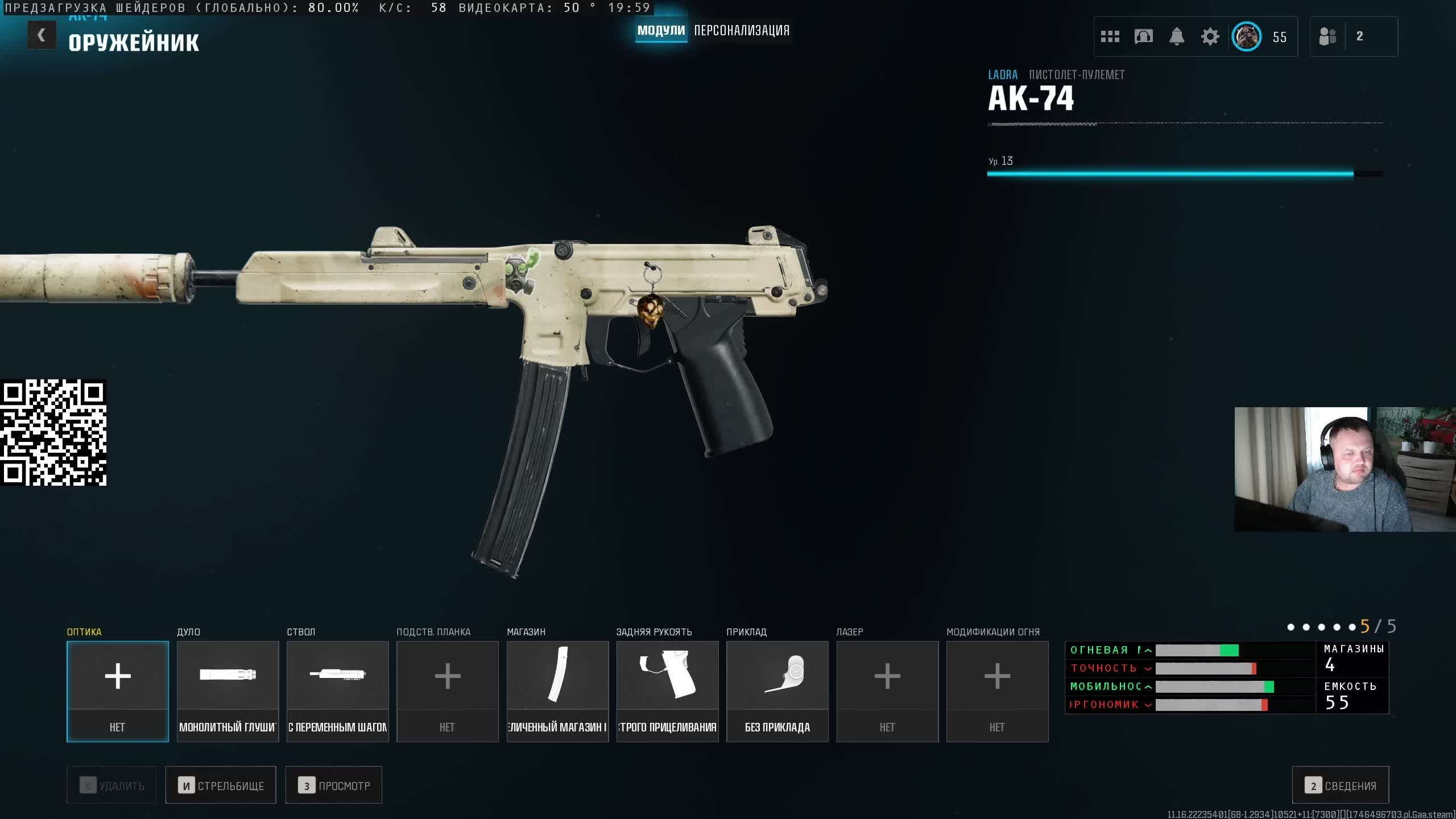Open the empty Подств. планка slot
1456x819 pixels.
pyautogui.click(x=447, y=691)
